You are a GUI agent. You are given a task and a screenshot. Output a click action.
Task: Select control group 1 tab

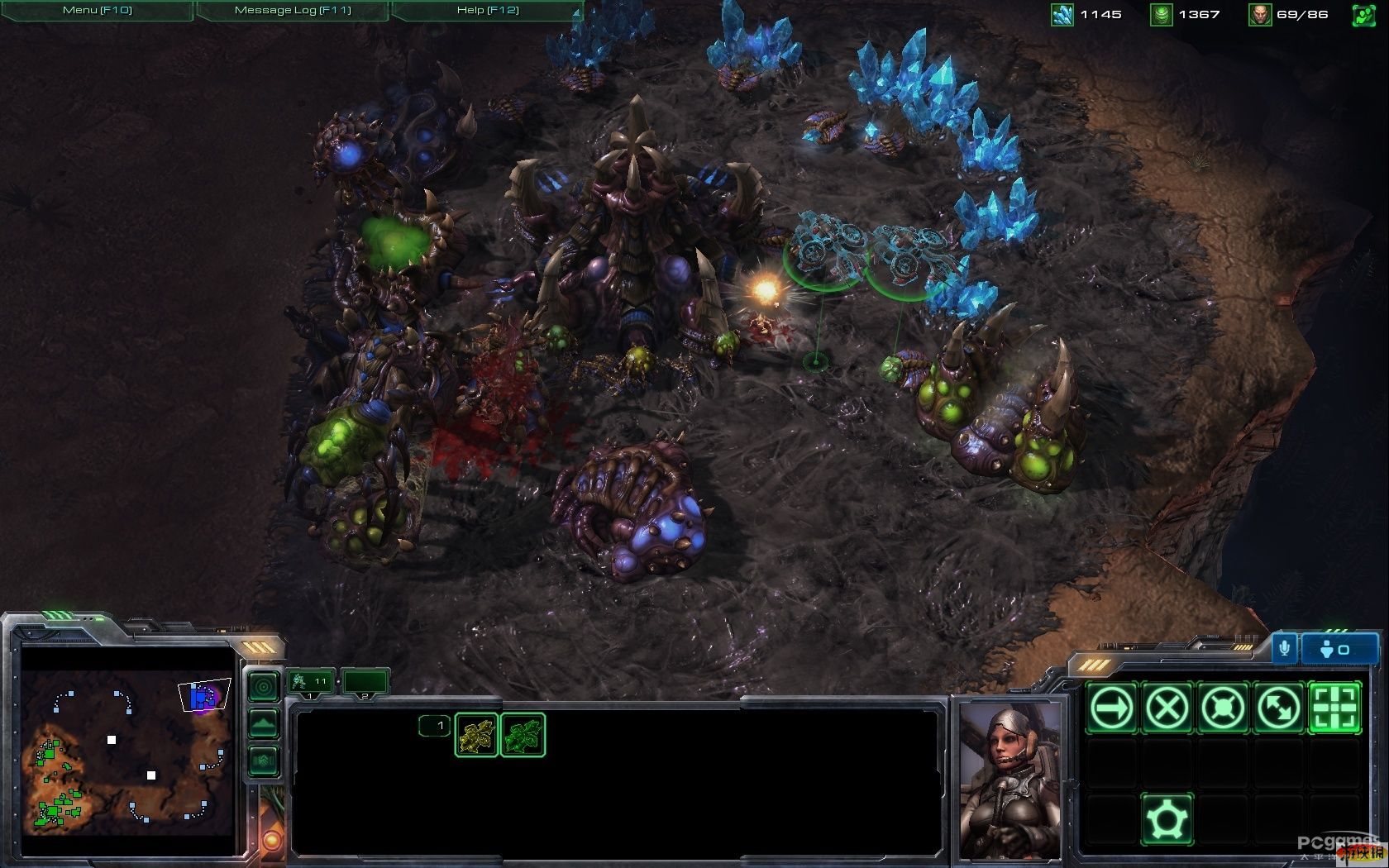coord(311,682)
